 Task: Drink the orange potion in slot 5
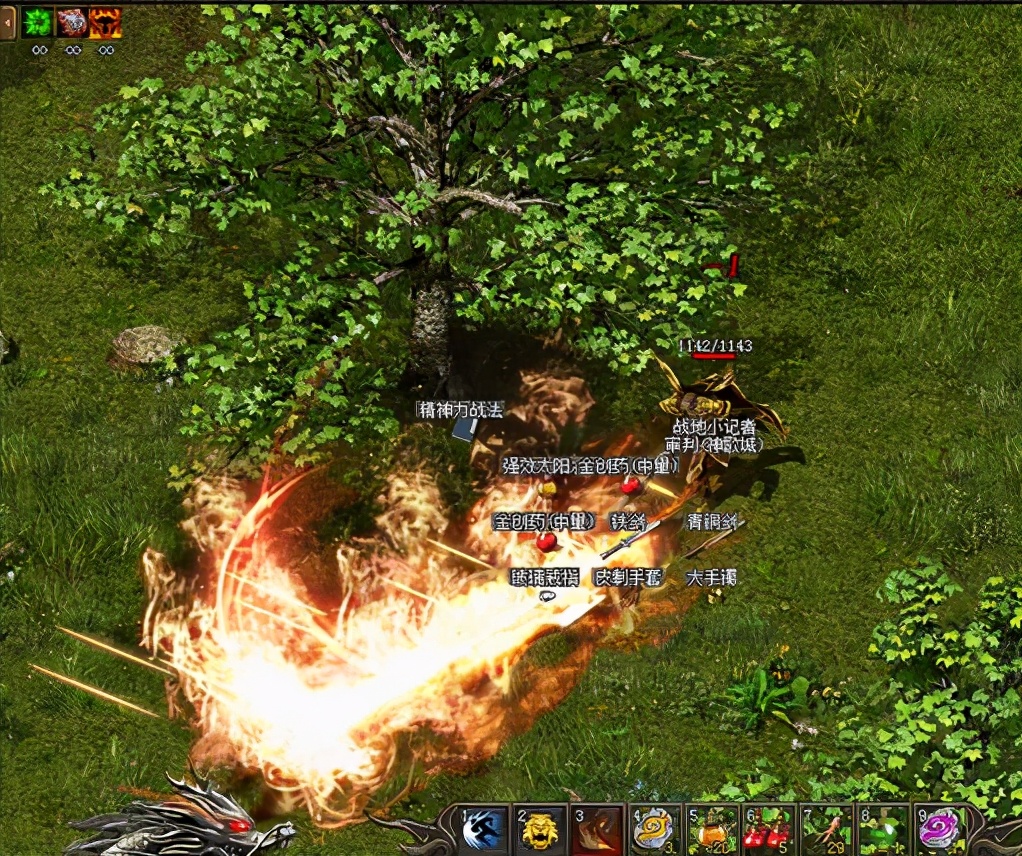tap(712, 830)
